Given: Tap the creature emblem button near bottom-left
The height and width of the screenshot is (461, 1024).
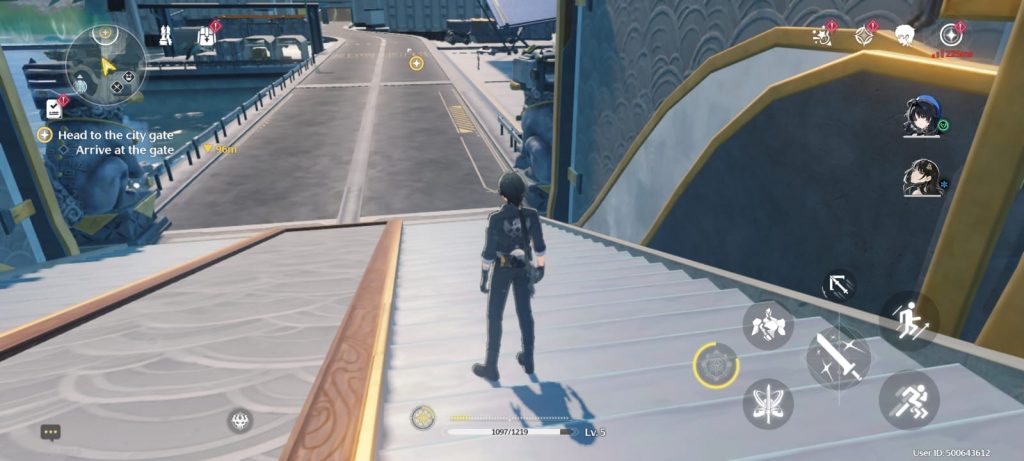Looking at the screenshot, I should pos(239,420).
